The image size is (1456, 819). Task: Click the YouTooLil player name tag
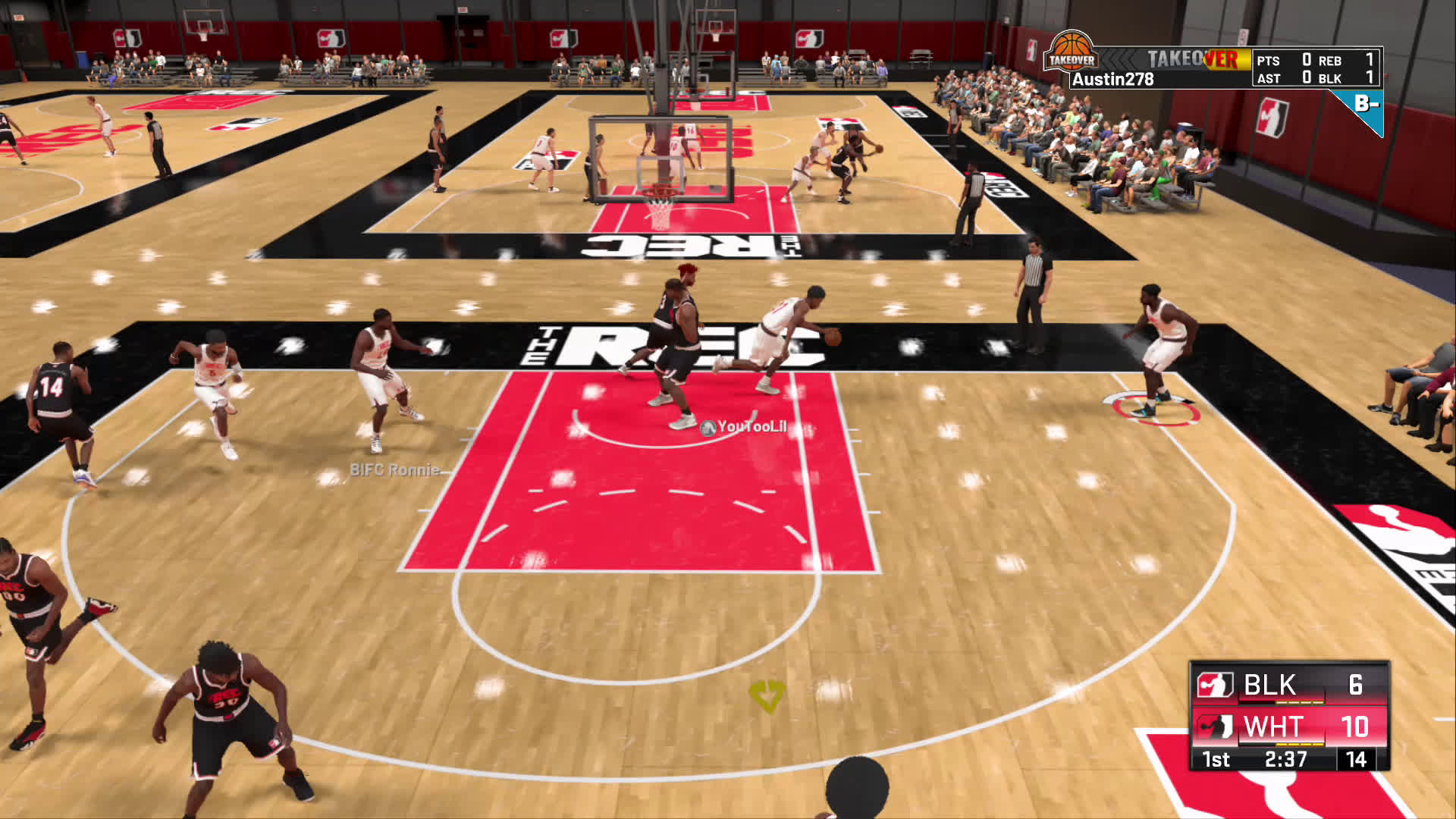click(744, 427)
